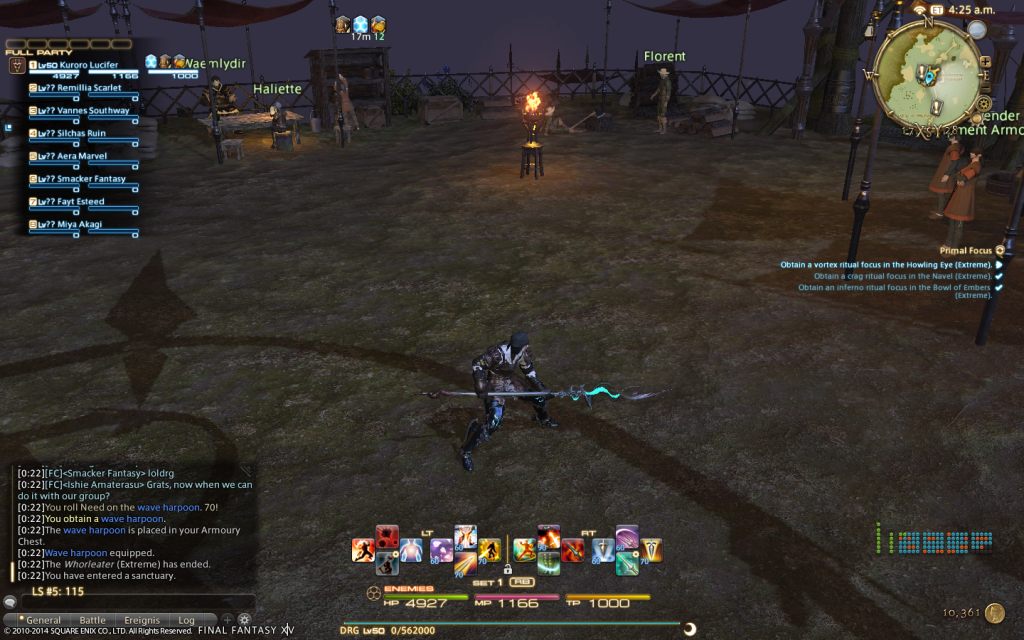Open chat log settings gear
This screenshot has width=1024, height=640.
coord(243,620)
